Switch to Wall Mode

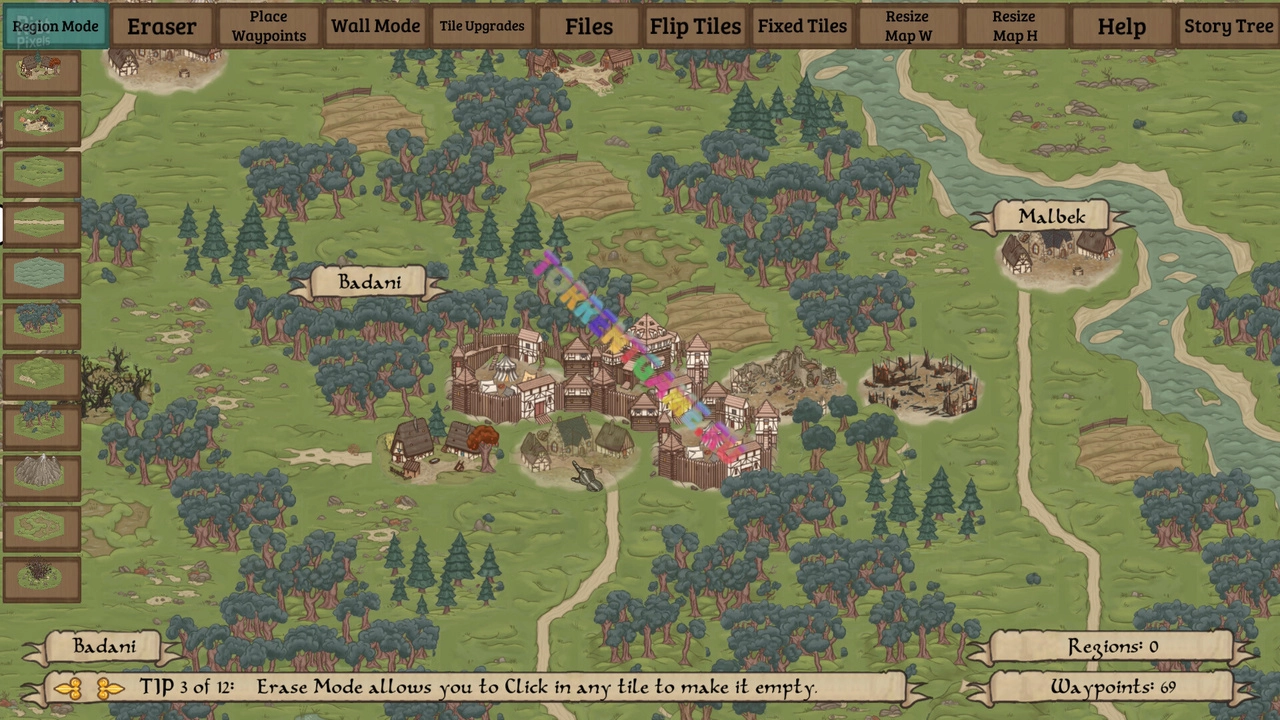tap(375, 26)
